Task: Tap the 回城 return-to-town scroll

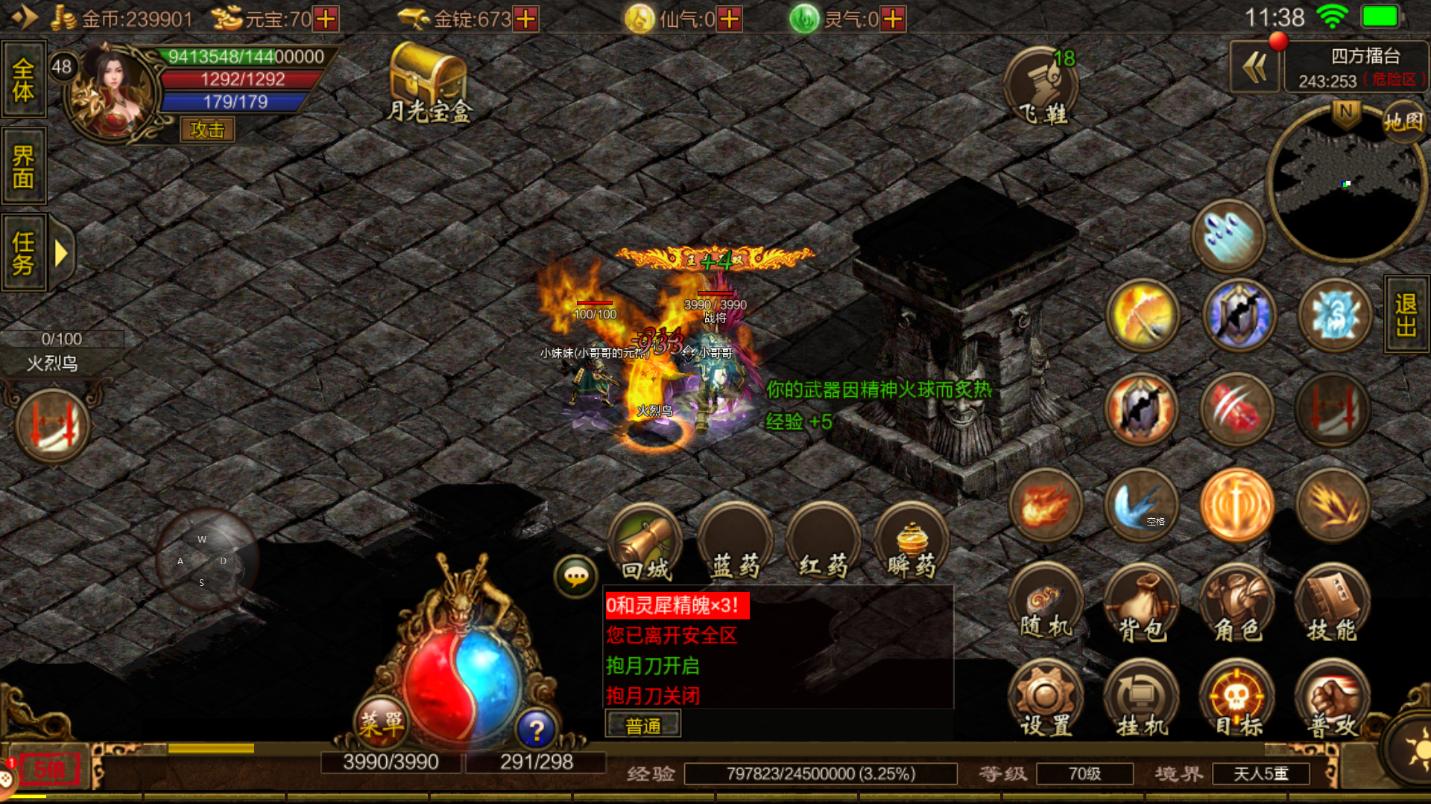Action: [x=645, y=542]
